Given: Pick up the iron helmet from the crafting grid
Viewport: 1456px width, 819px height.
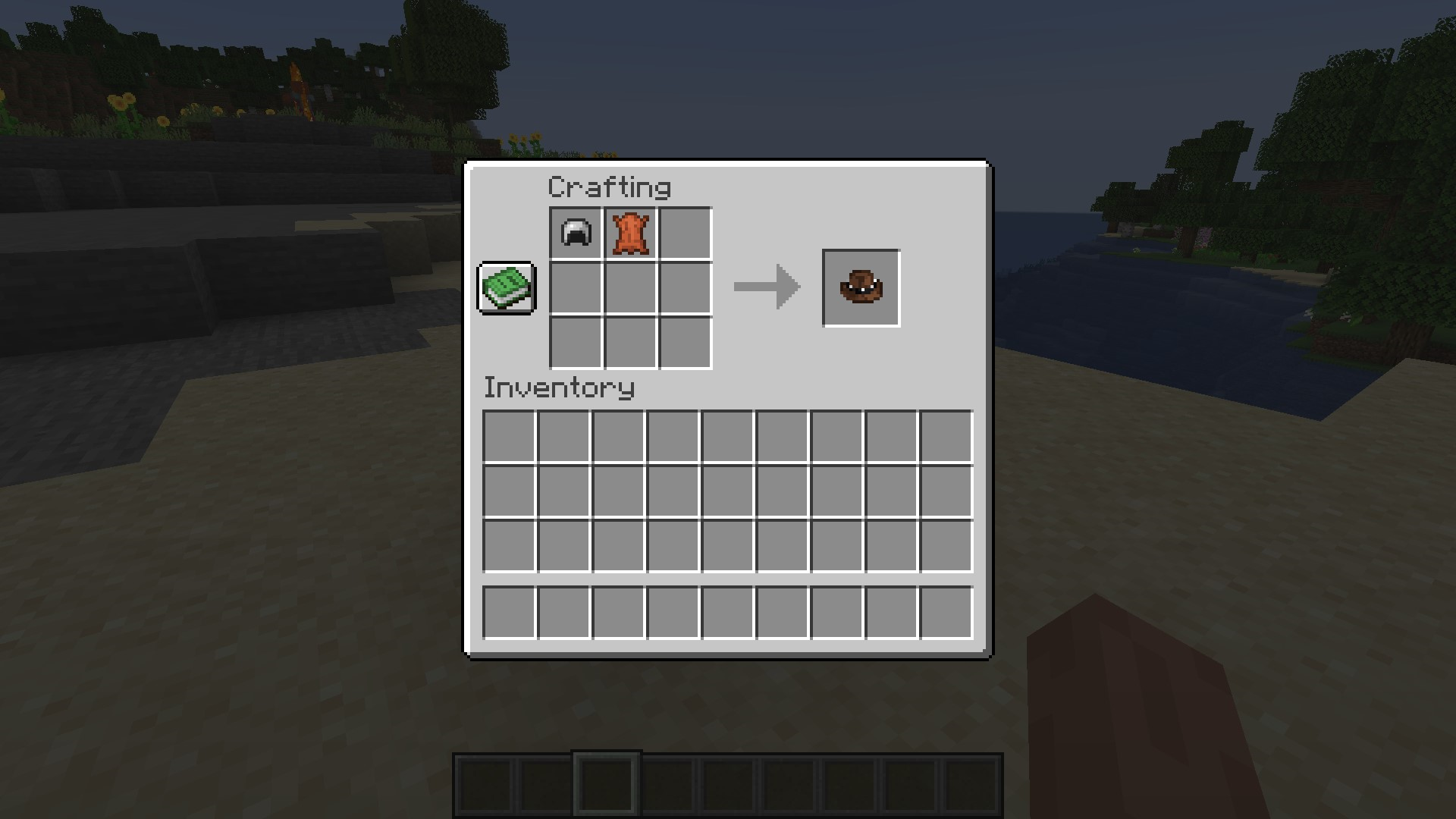Looking at the screenshot, I should tap(575, 234).
